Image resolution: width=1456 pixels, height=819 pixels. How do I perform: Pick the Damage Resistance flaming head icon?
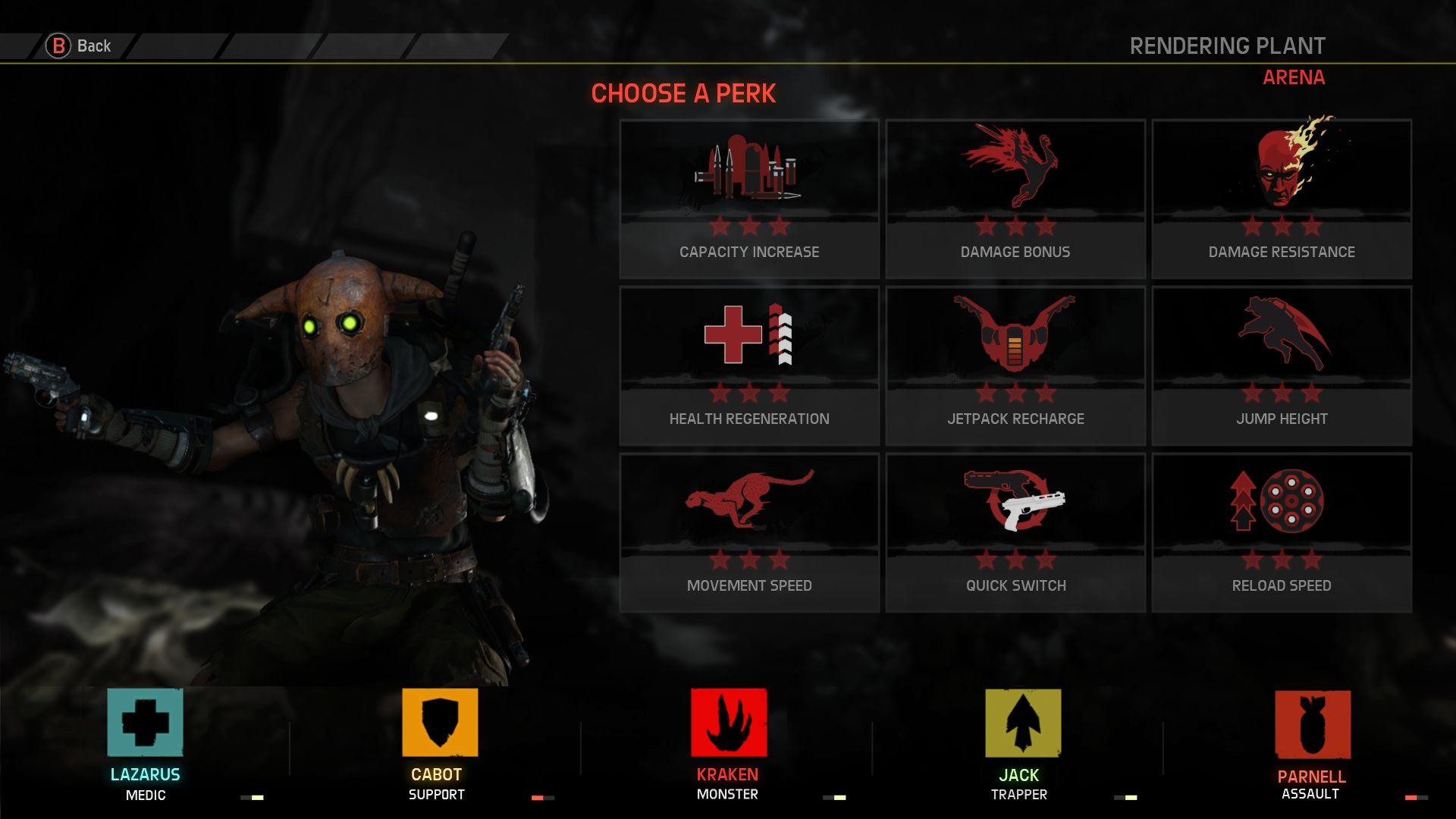pos(1281,168)
